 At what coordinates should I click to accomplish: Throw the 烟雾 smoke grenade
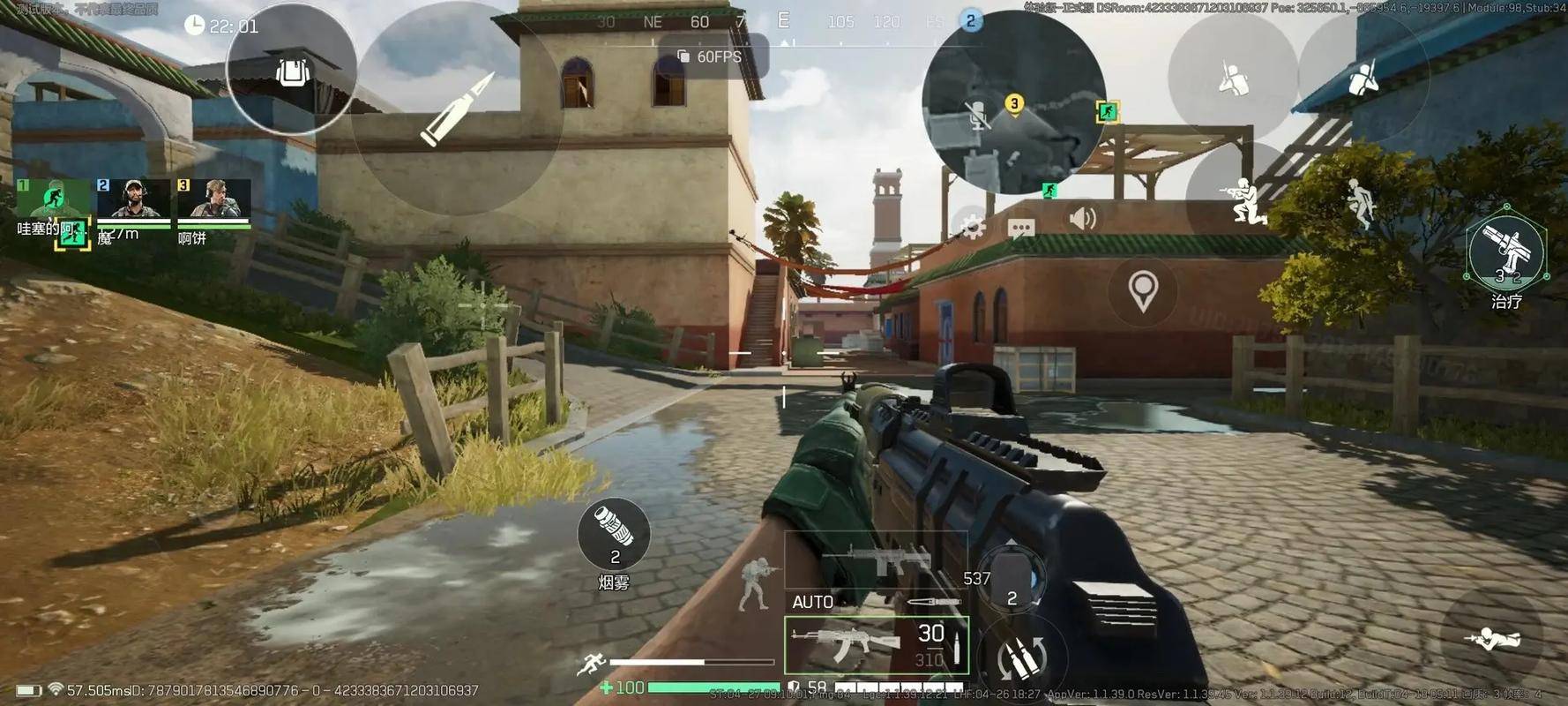coord(614,535)
